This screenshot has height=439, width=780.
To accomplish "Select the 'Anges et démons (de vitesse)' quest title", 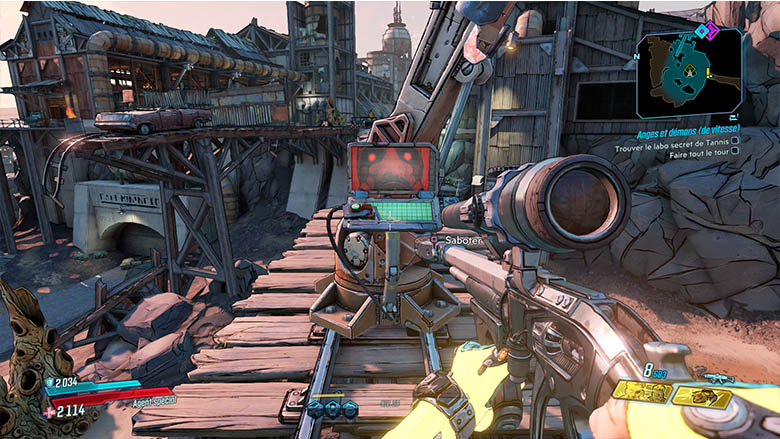I will pos(687,133).
